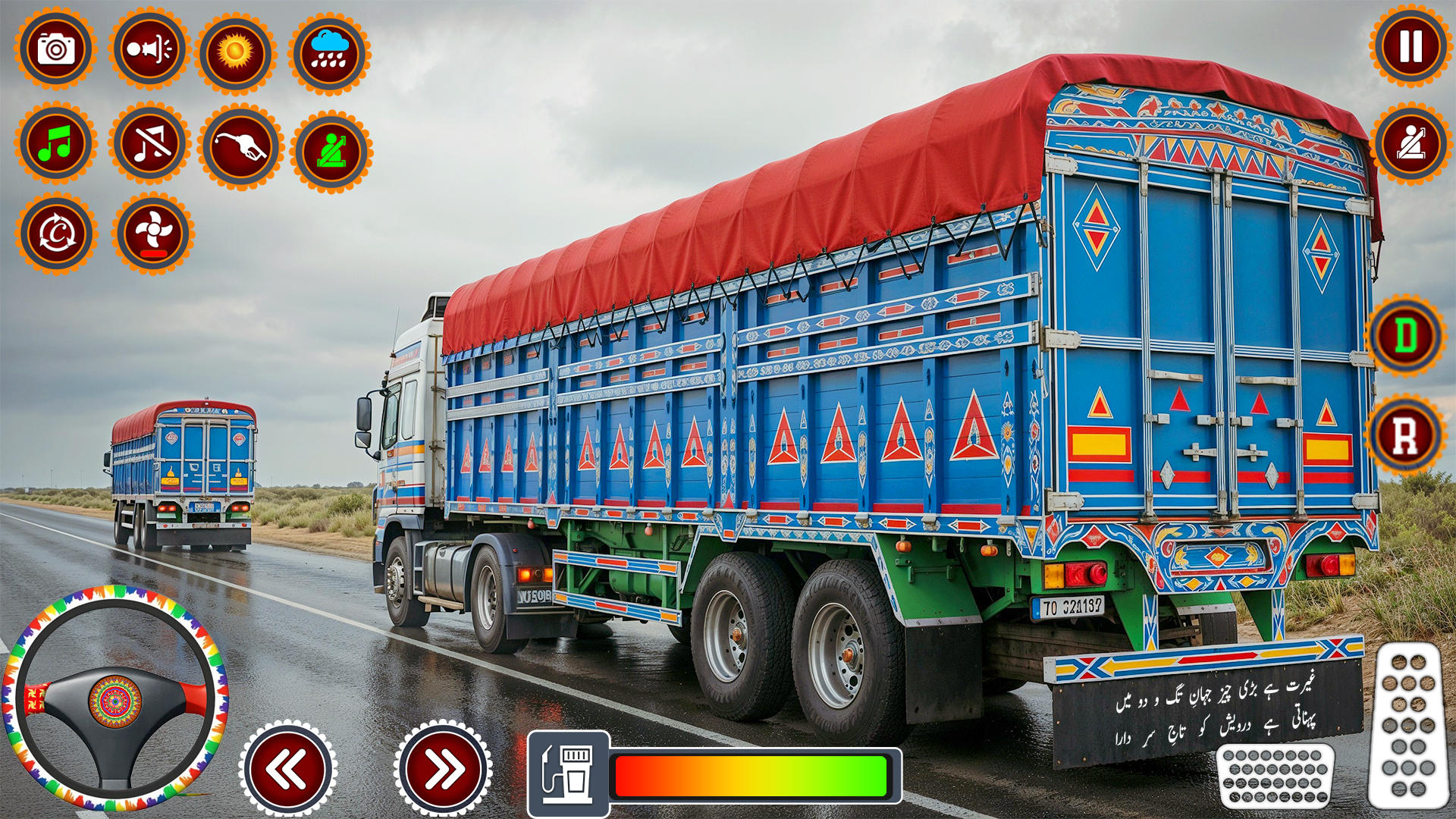Screen dimensions: 1456x819
Task: Switch weather to sunny
Action: pyautogui.click(x=235, y=49)
